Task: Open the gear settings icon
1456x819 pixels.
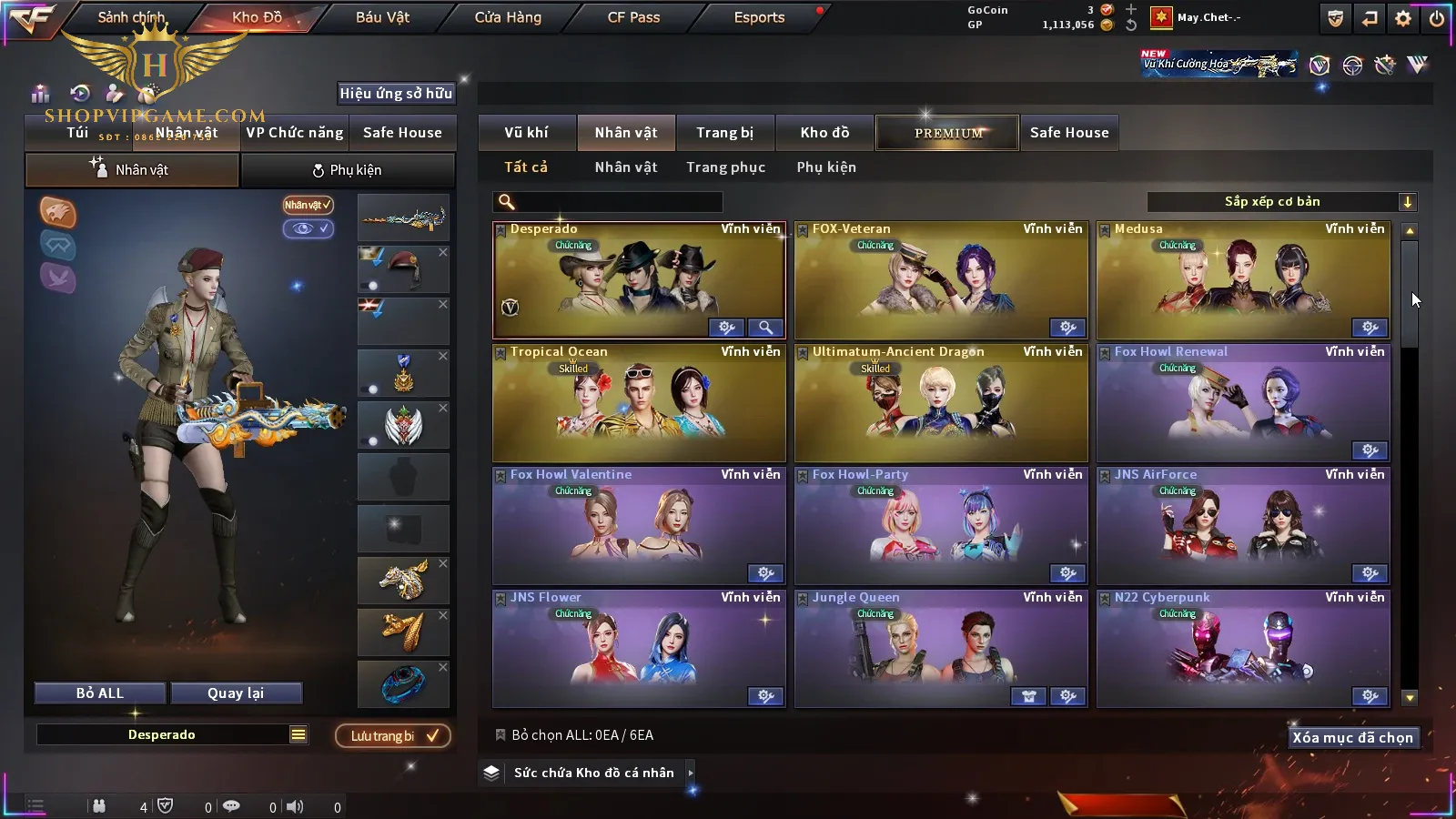Action: [x=1403, y=18]
